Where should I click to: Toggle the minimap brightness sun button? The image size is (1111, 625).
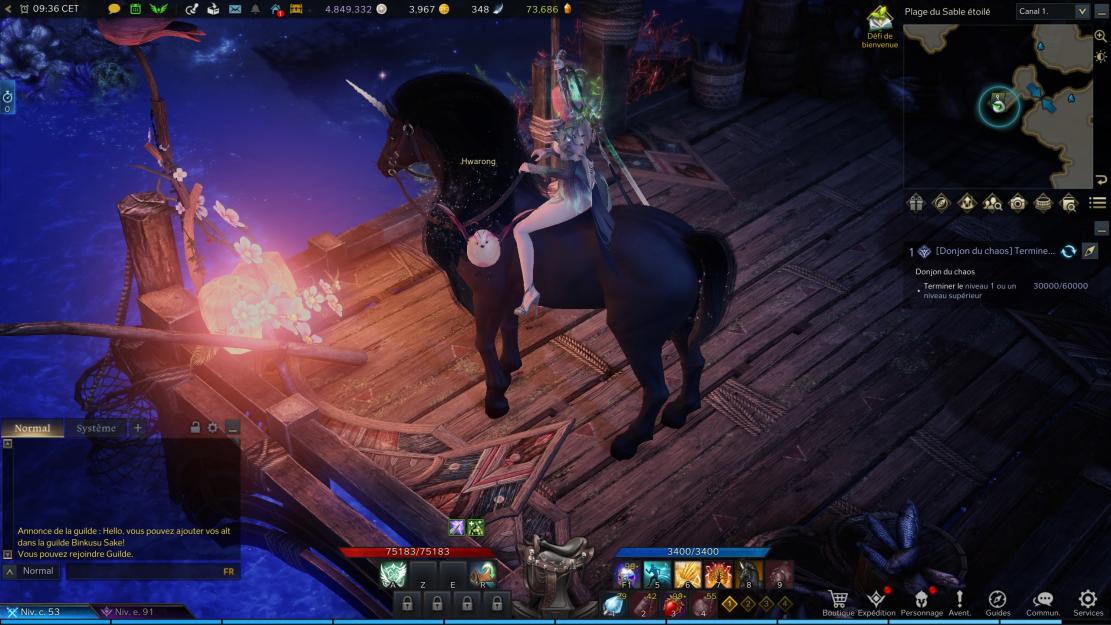pyautogui.click(x=1101, y=57)
